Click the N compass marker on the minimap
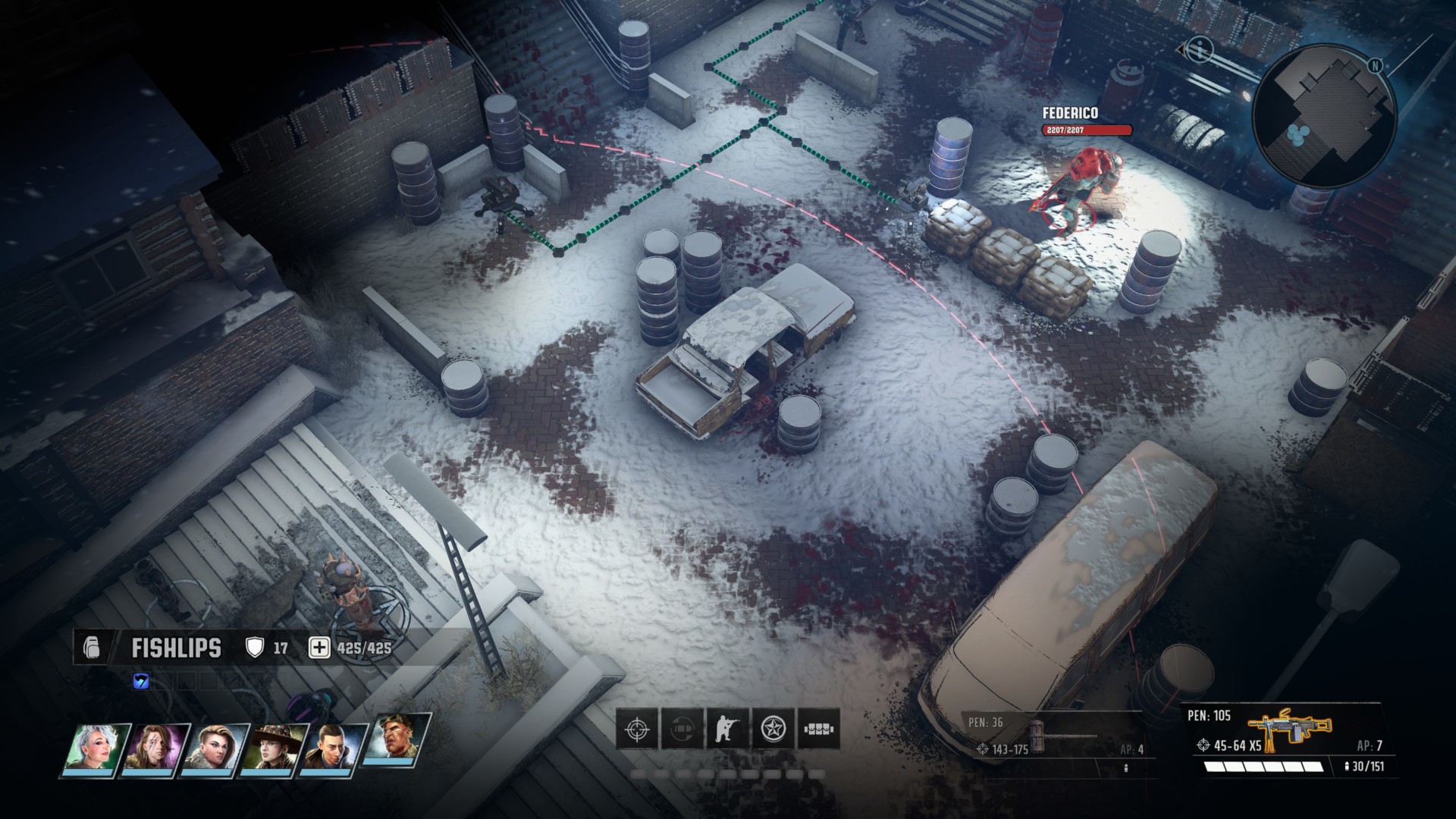This screenshot has width=1456, height=819. click(x=1375, y=66)
